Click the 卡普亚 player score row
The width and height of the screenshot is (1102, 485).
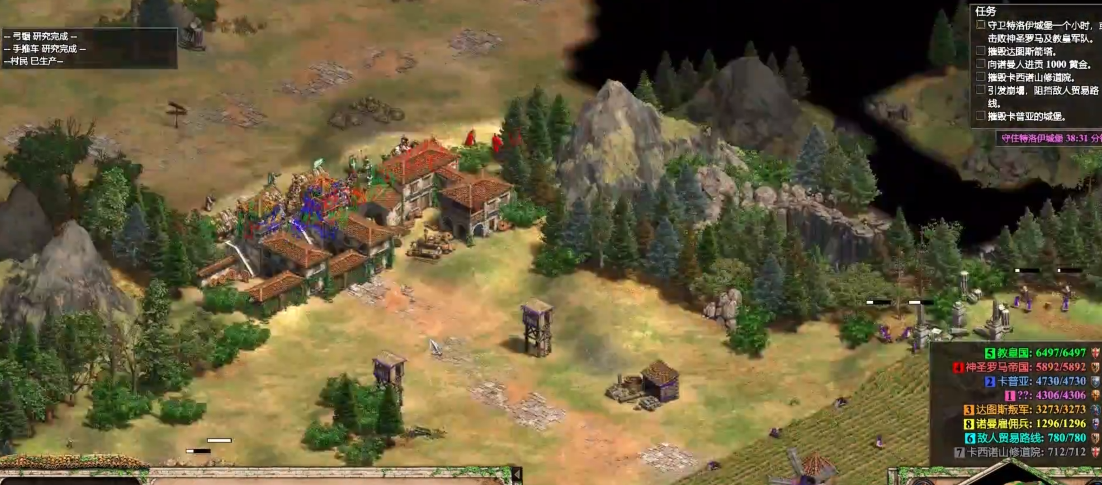[x=1030, y=381]
